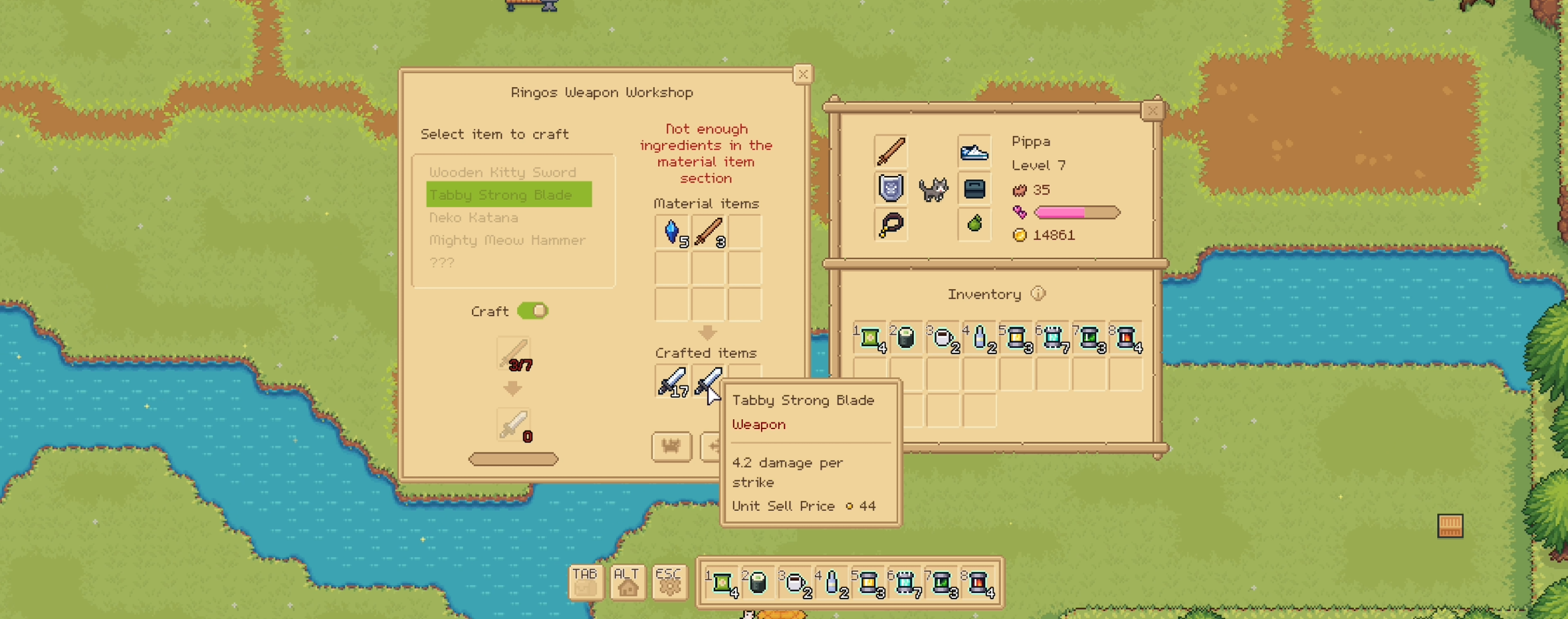Select Mighty Meow Hammer from the craft list
Screen dimensions: 1568x619
pos(507,240)
